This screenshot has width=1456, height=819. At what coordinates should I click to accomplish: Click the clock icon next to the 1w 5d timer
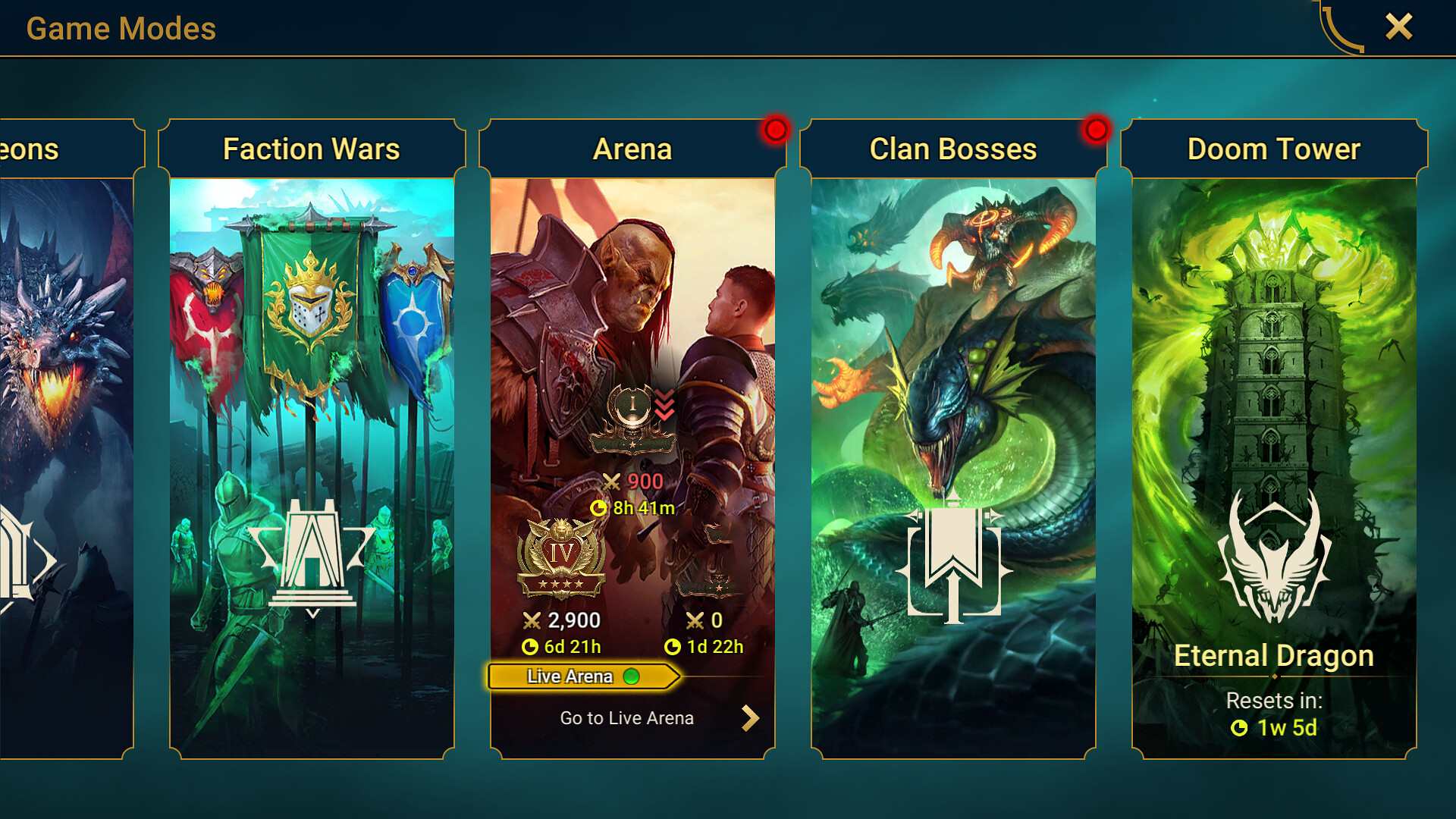[x=1240, y=728]
